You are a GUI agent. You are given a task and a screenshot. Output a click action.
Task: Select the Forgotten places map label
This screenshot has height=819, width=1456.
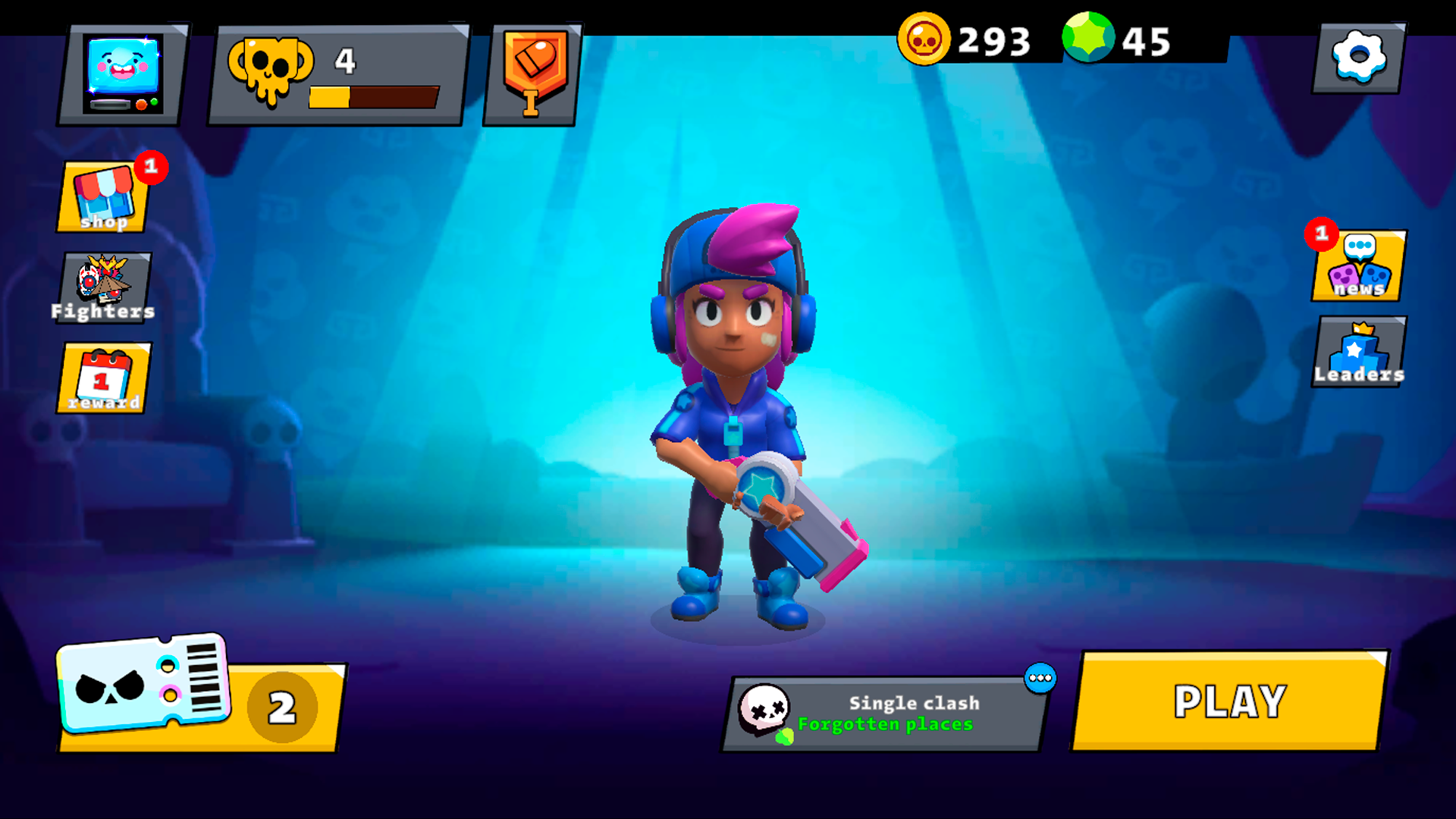884,724
